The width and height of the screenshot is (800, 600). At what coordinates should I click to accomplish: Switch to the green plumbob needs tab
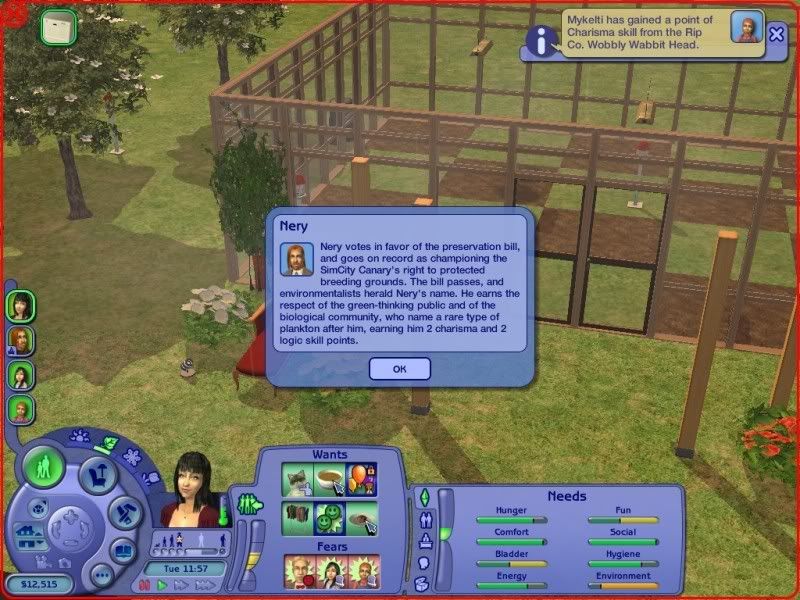(x=423, y=497)
